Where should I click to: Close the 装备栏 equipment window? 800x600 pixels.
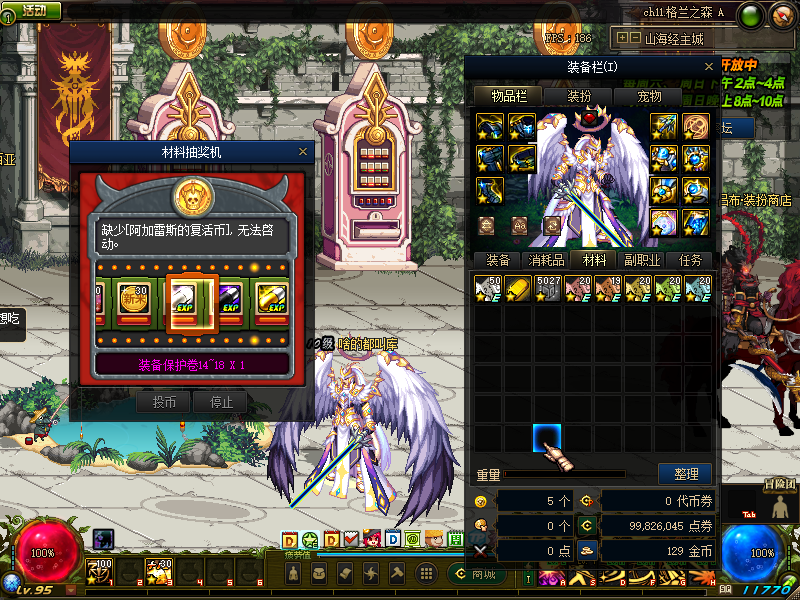click(707, 67)
